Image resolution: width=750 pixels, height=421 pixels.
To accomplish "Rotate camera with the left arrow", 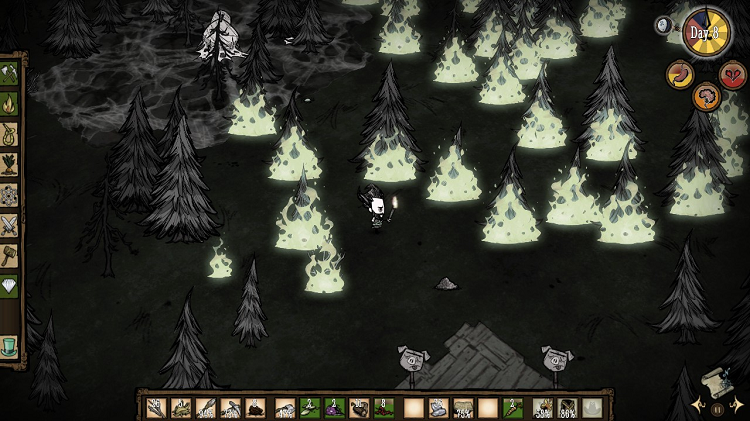I will [x=697, y=406].
